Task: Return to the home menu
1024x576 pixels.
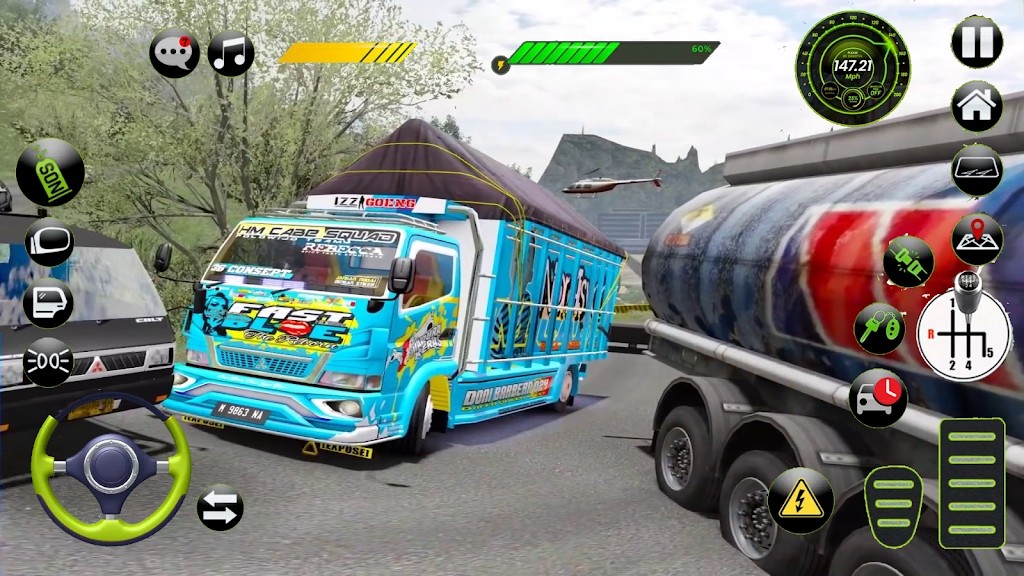Action: pyautogui.click(x=976, y=106)
